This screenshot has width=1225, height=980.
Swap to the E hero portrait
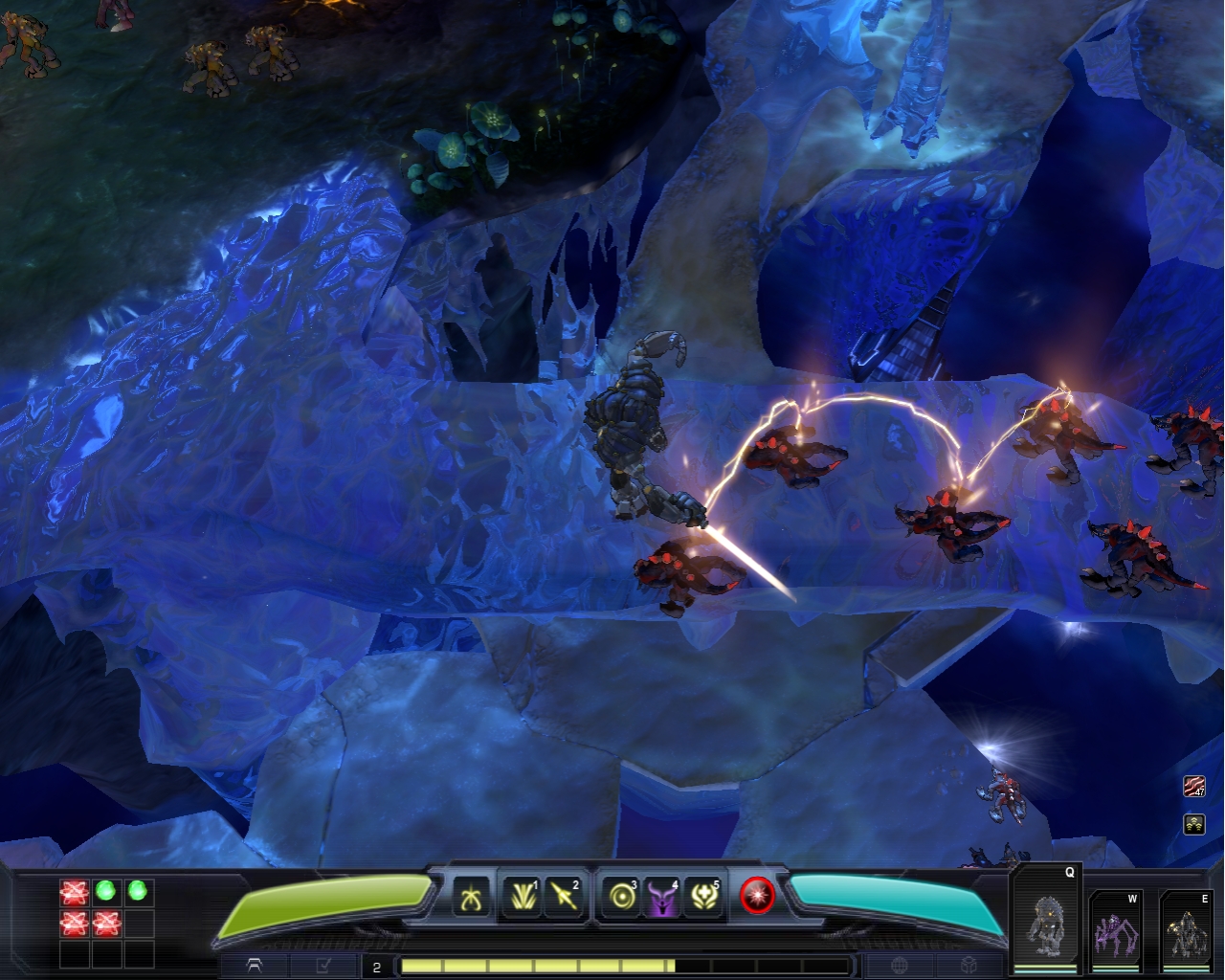[1185, 931]
